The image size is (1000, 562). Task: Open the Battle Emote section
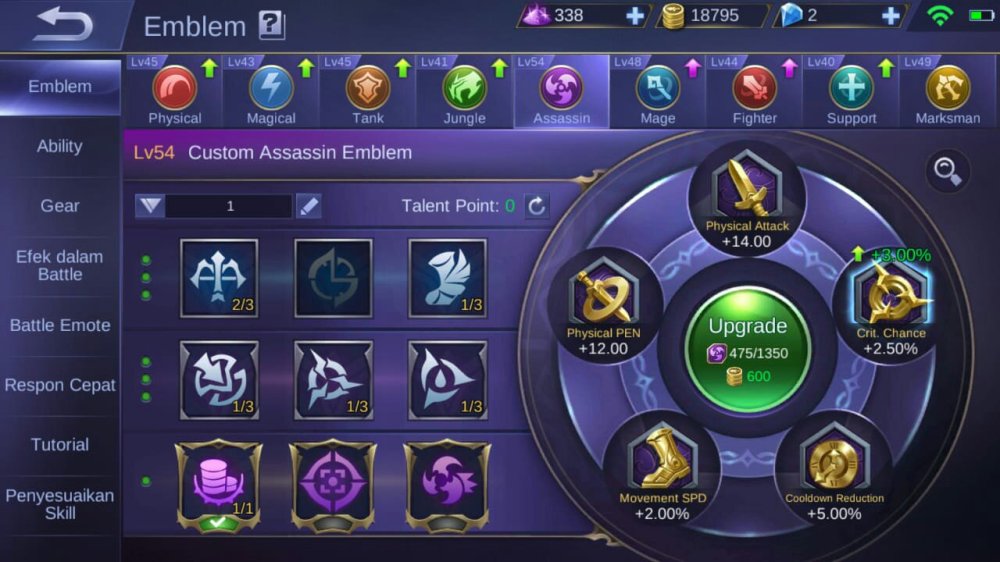pyautogui.click(x=60, y=325)
